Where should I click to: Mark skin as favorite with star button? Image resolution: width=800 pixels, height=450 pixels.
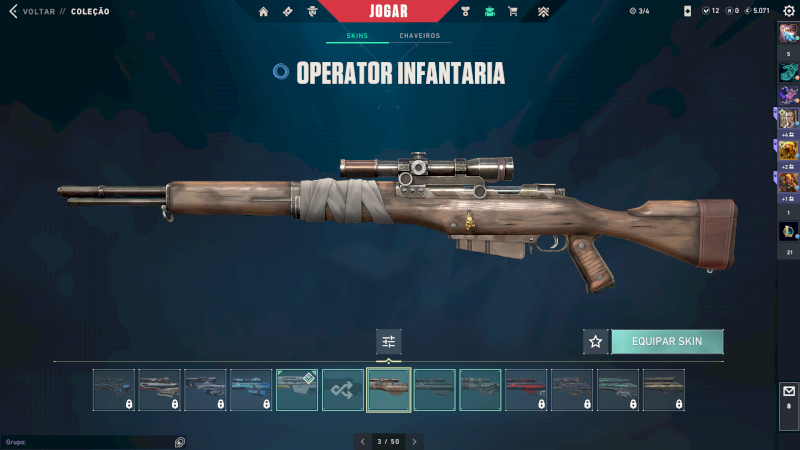pos(596,341)
